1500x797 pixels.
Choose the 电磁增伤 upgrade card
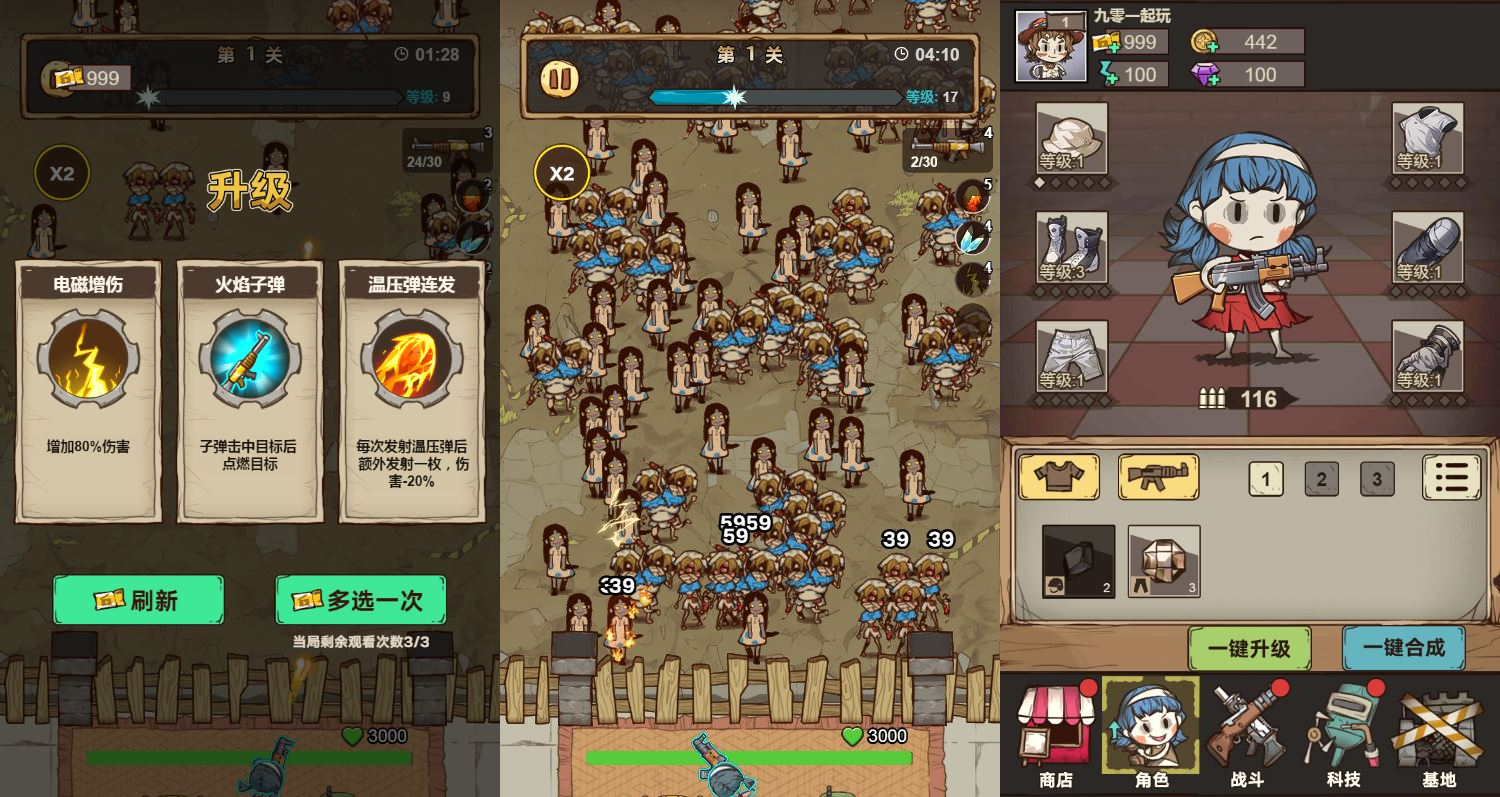(88, 390)
